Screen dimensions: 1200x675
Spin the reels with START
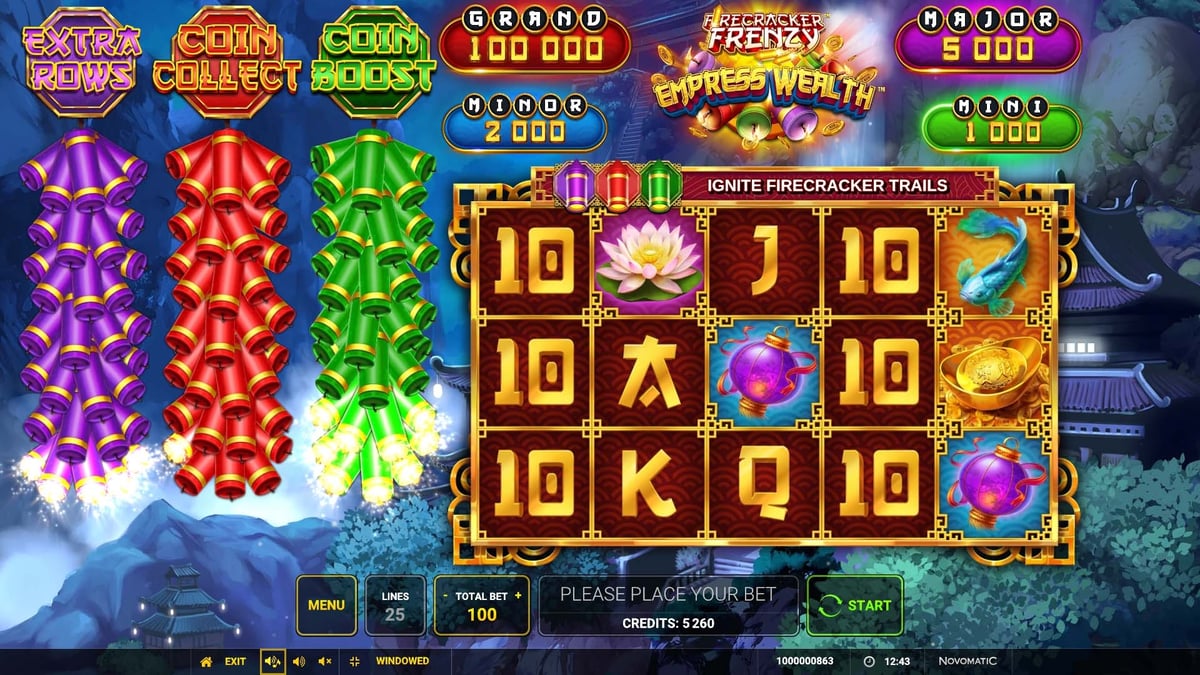tap(855, 605)
